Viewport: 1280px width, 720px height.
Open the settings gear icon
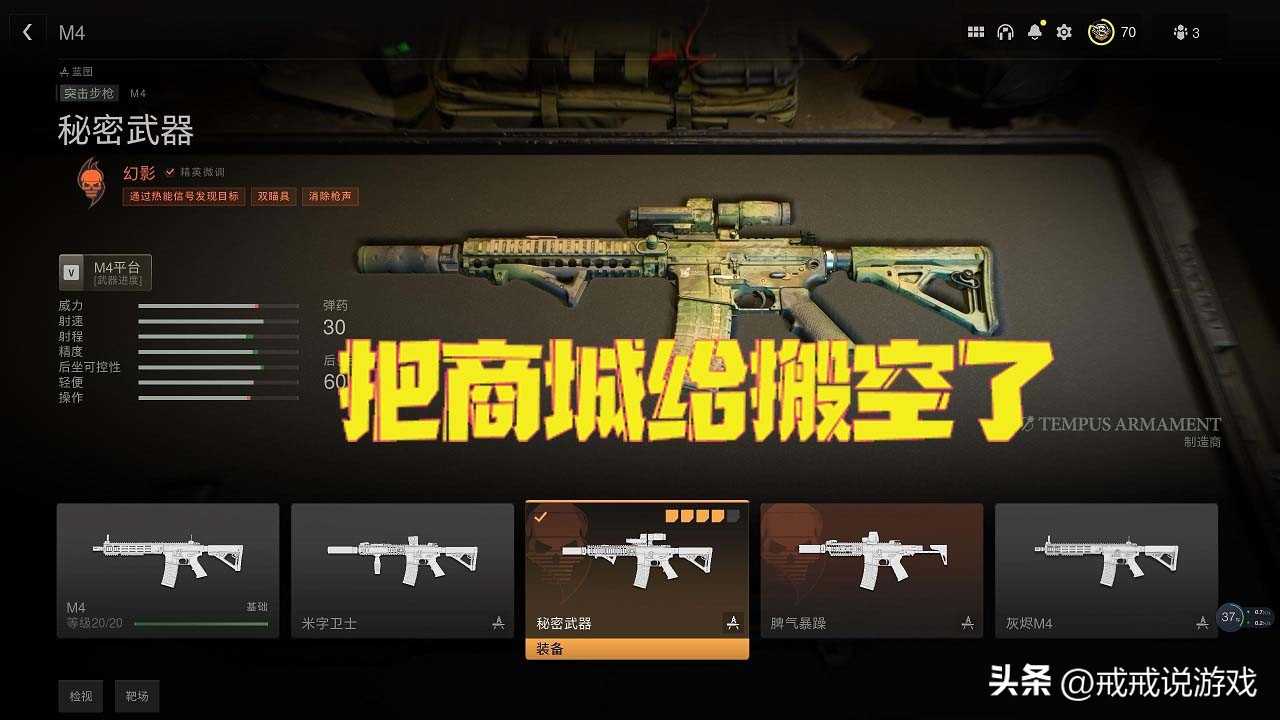click(1063, 32)
